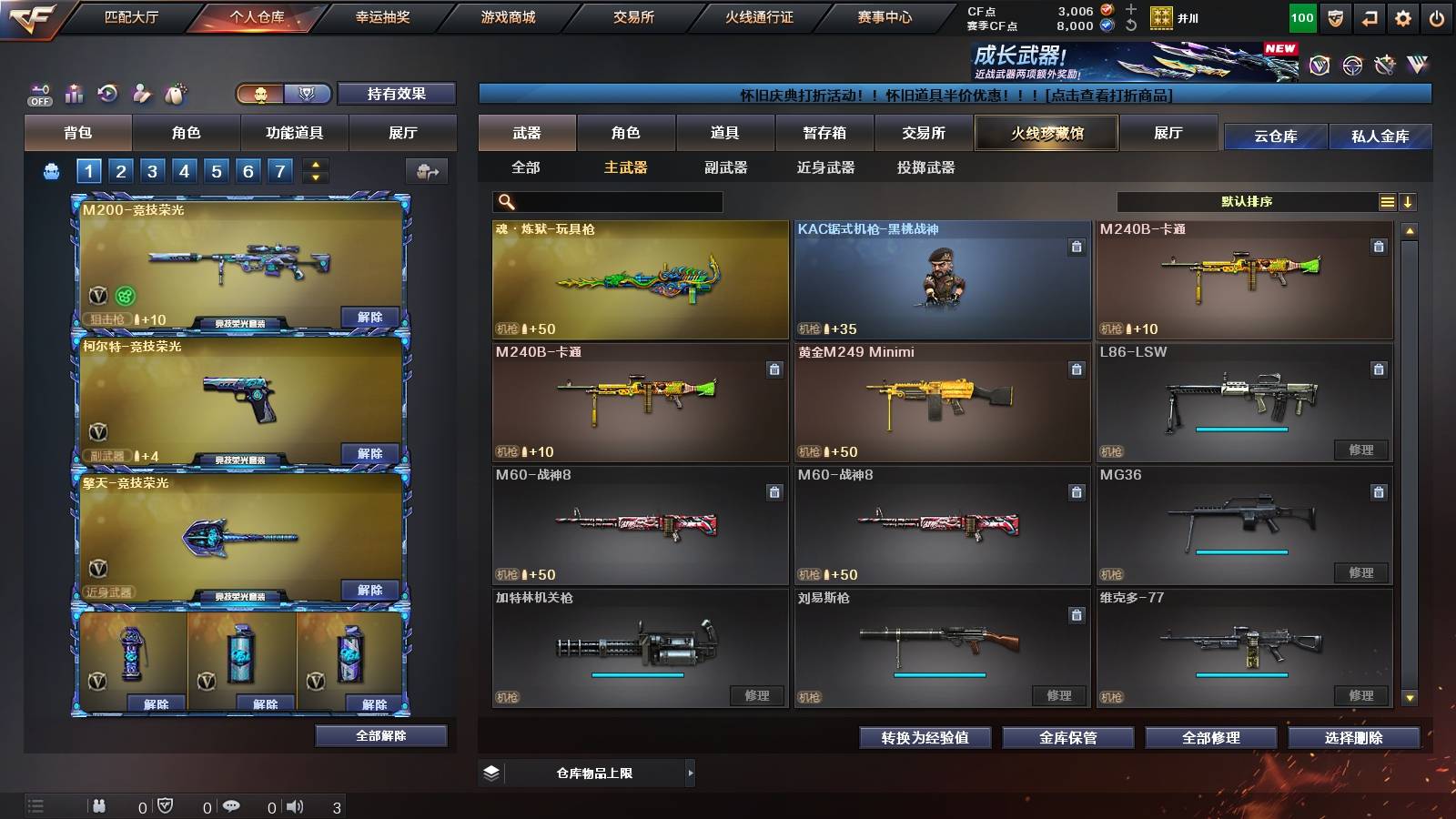The image size is (1456, 819).
Task: Click the blue backpack icon beside the page numbers
Action: [52, 170]
